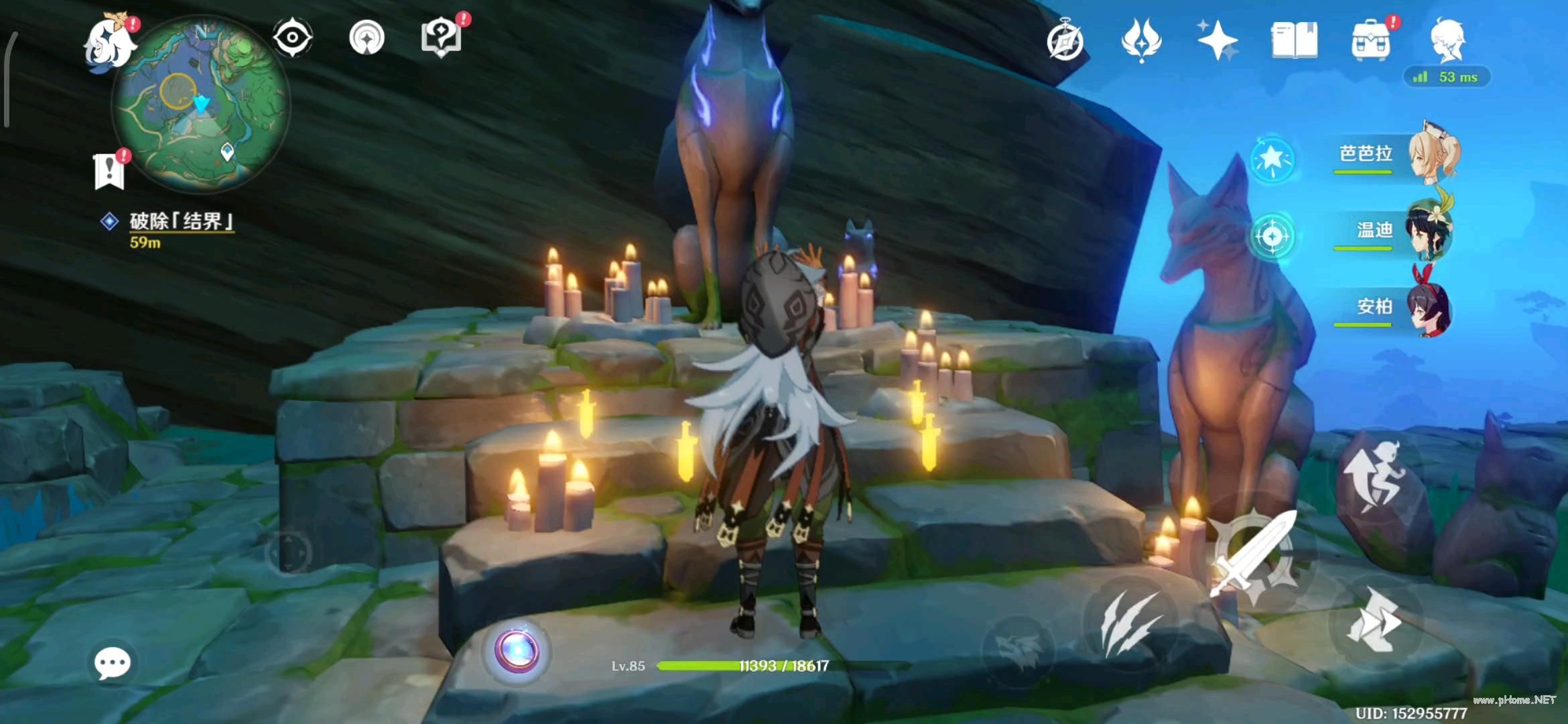
Task: Open the chat speech bubble
Action: (x=112, y=664)
